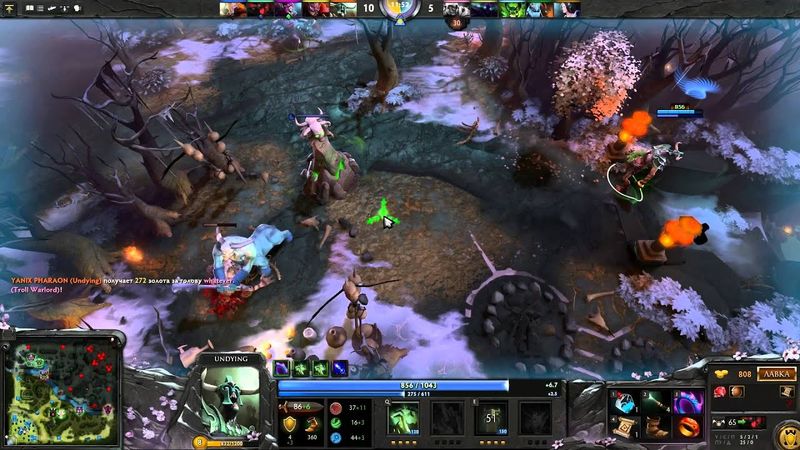Select the boots item slot

[654, 428]
